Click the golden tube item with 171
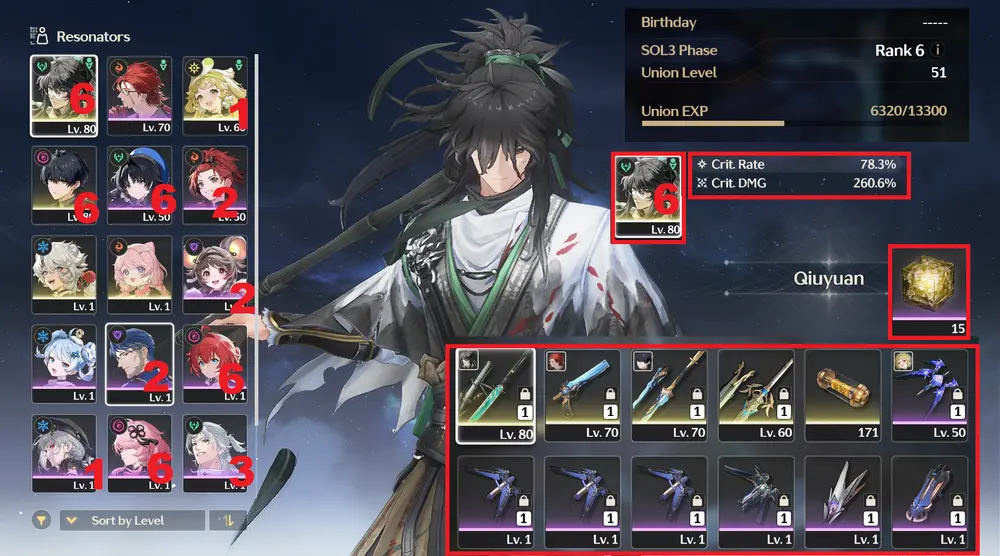Image resolution: width=1000 pixels, height=556 pixels. [844, 395]
